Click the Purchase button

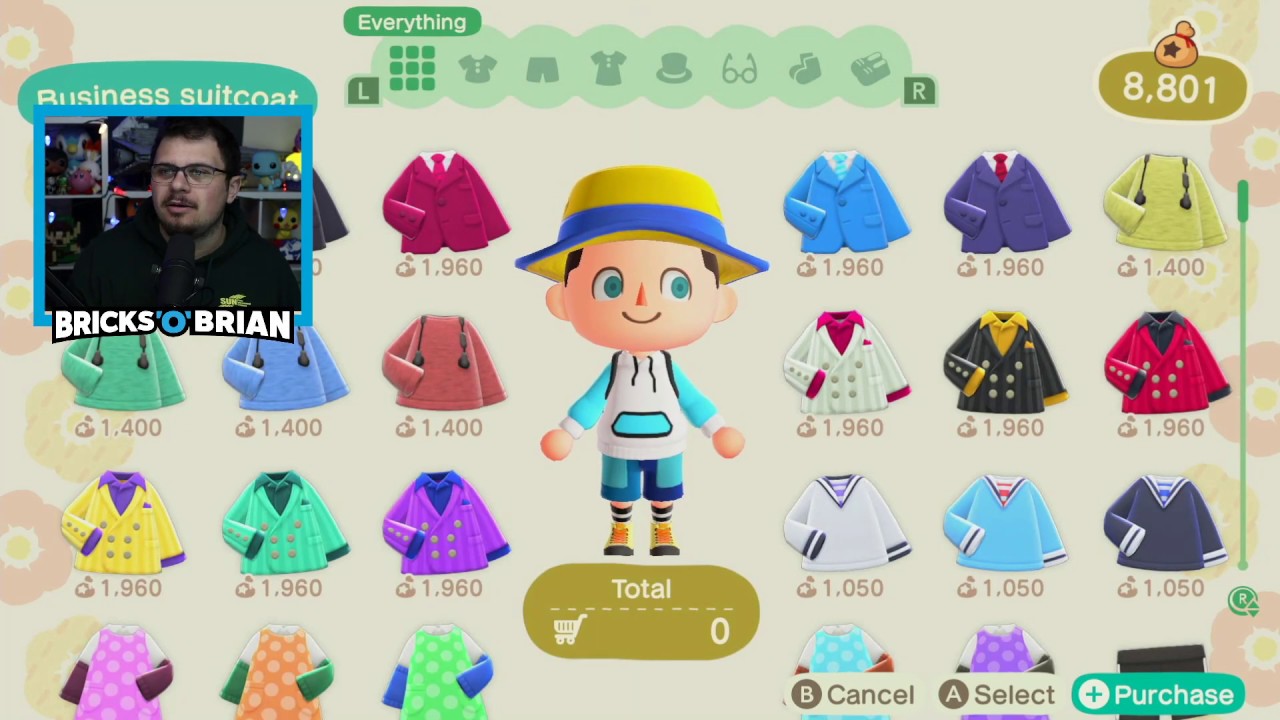coord(1157,694)
